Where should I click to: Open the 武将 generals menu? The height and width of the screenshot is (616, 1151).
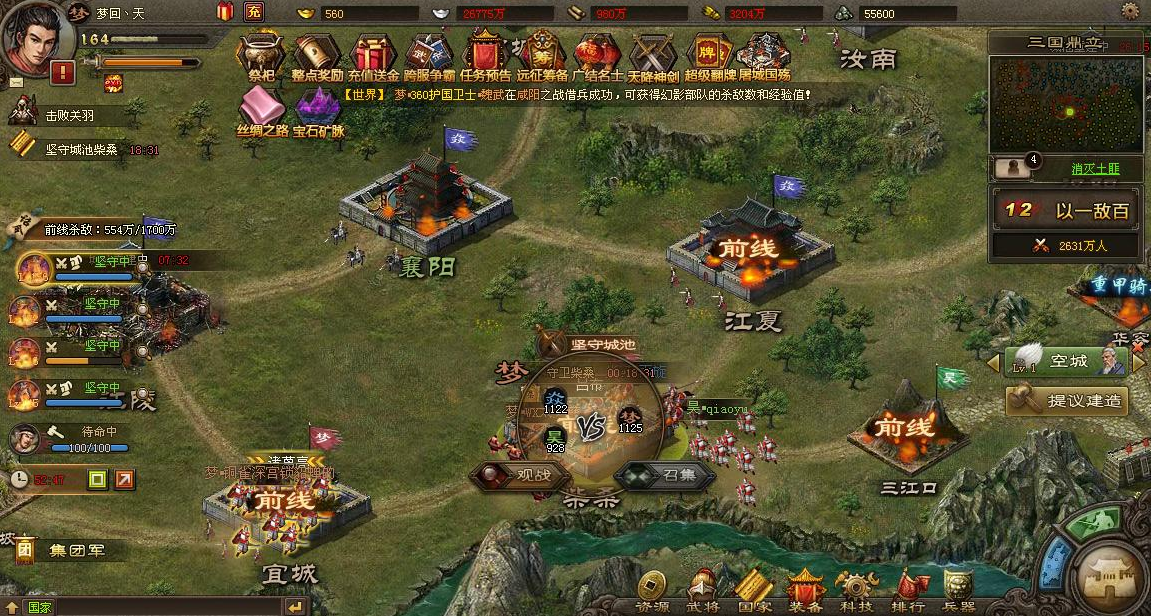[x=702, y=590]
